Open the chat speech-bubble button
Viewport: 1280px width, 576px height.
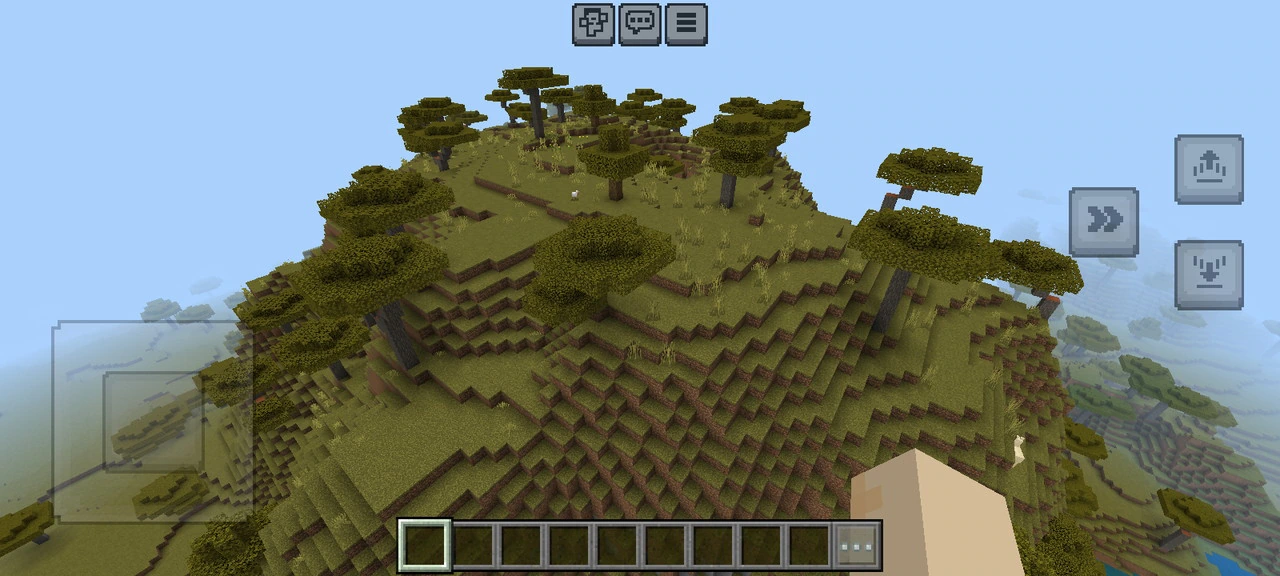coord(640,24)
